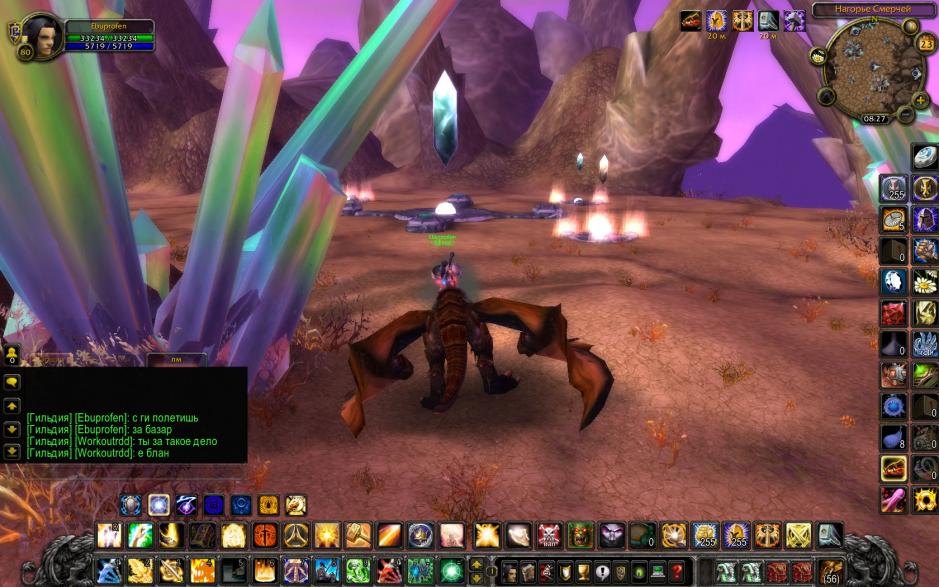This screenshot has width=939, height=587.
Task: Click the red skull banner action slot
Action: (x=549, y=536)
